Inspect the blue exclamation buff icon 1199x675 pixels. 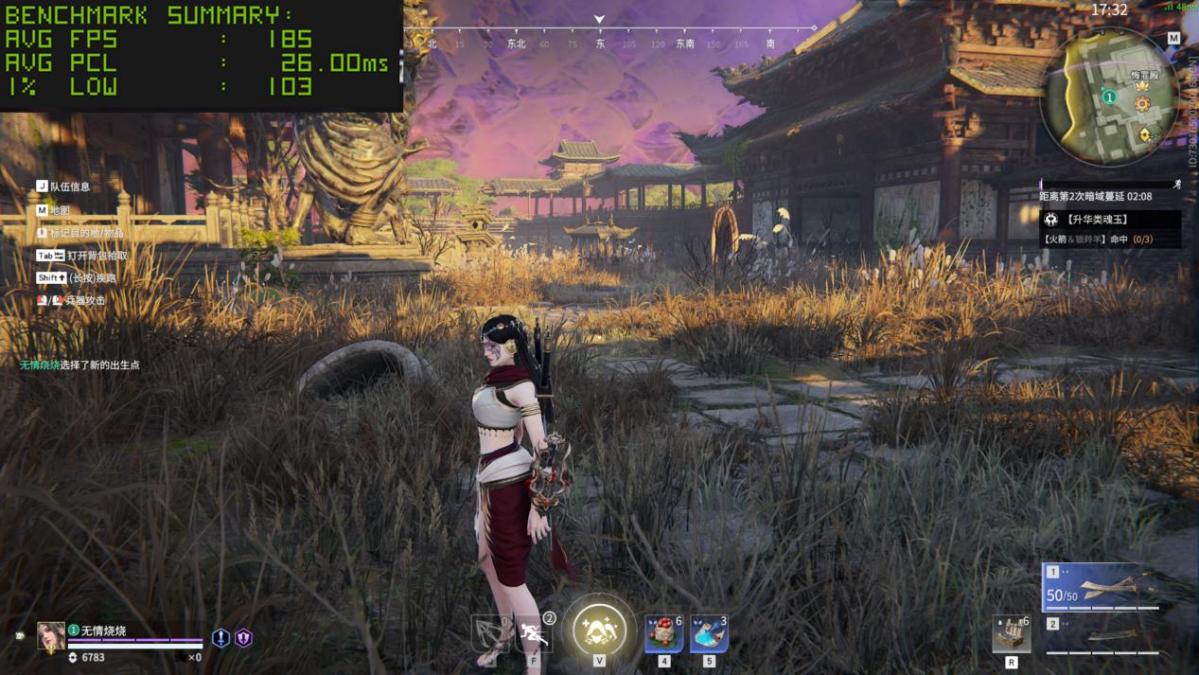tap(221, 637)
